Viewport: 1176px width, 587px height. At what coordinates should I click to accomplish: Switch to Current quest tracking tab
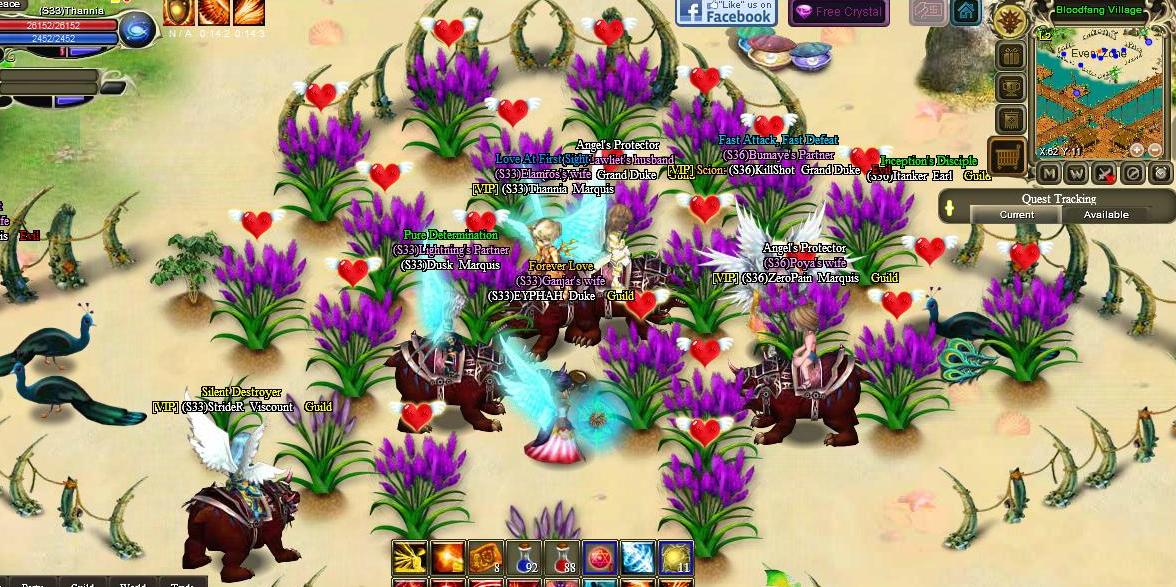pyautogui.click(x=1016, y=215)
